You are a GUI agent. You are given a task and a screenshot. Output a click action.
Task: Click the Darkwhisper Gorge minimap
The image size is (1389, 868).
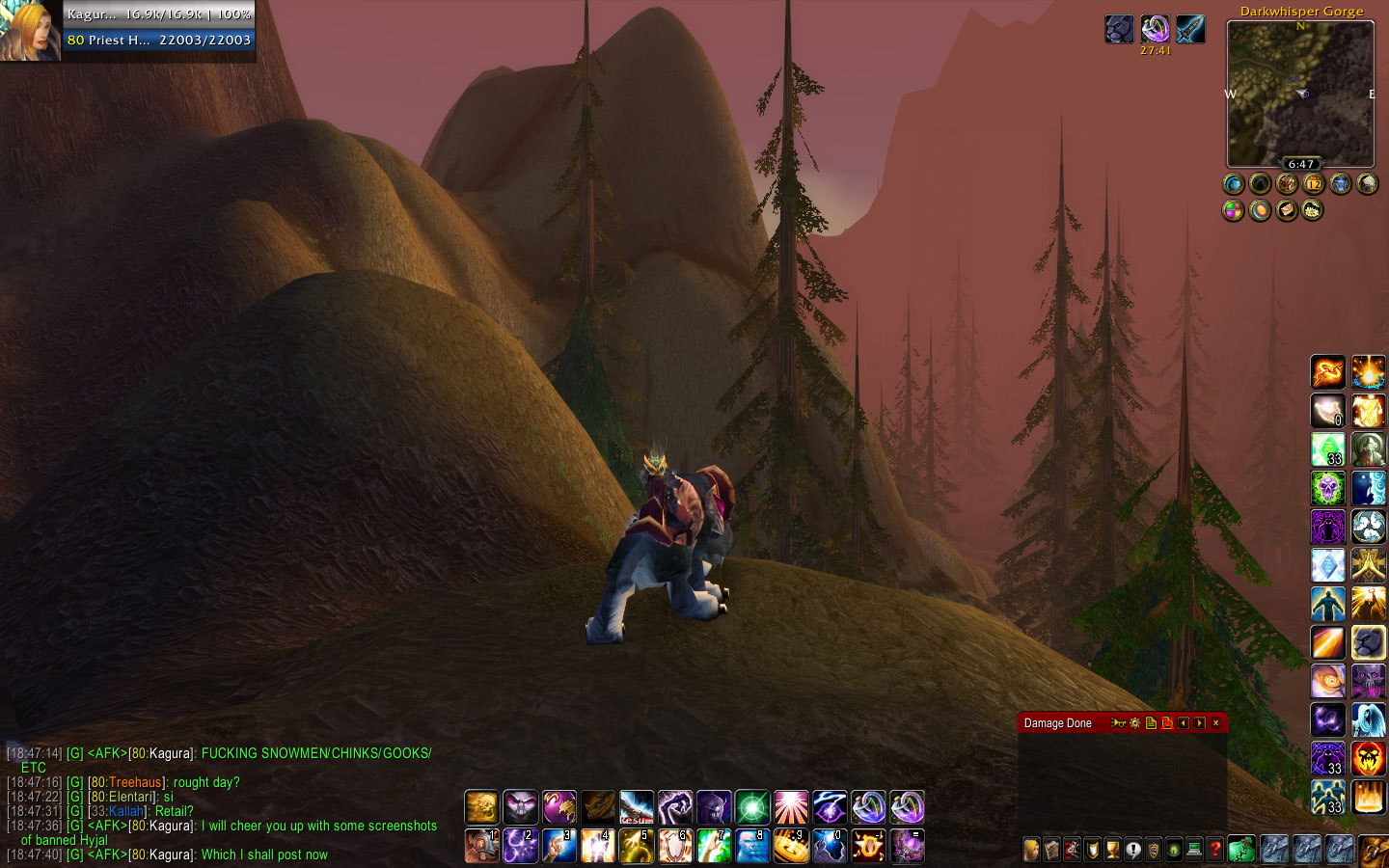pos(1300,94)
